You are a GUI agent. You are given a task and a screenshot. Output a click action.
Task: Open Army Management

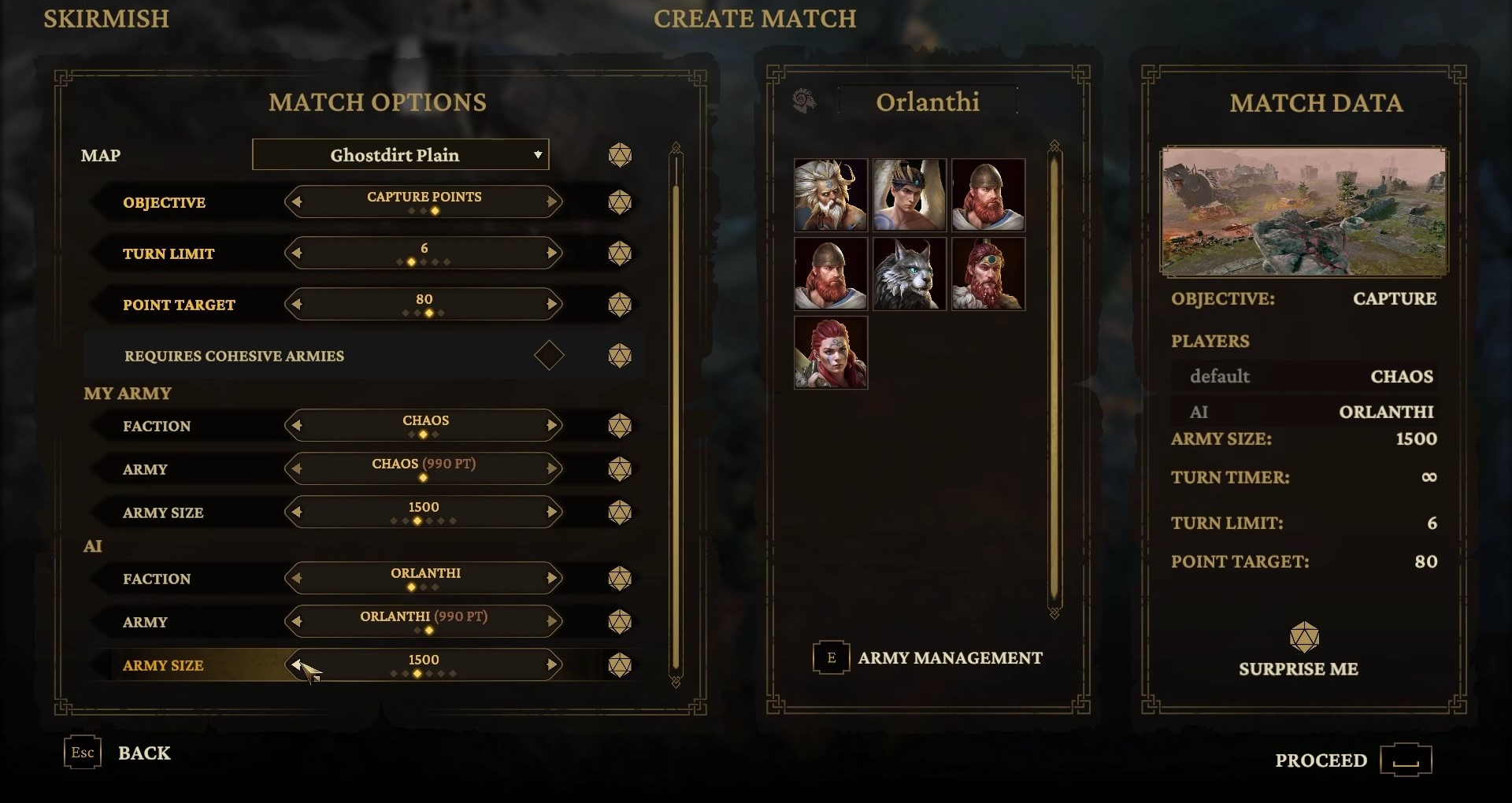tap(929, 658)
